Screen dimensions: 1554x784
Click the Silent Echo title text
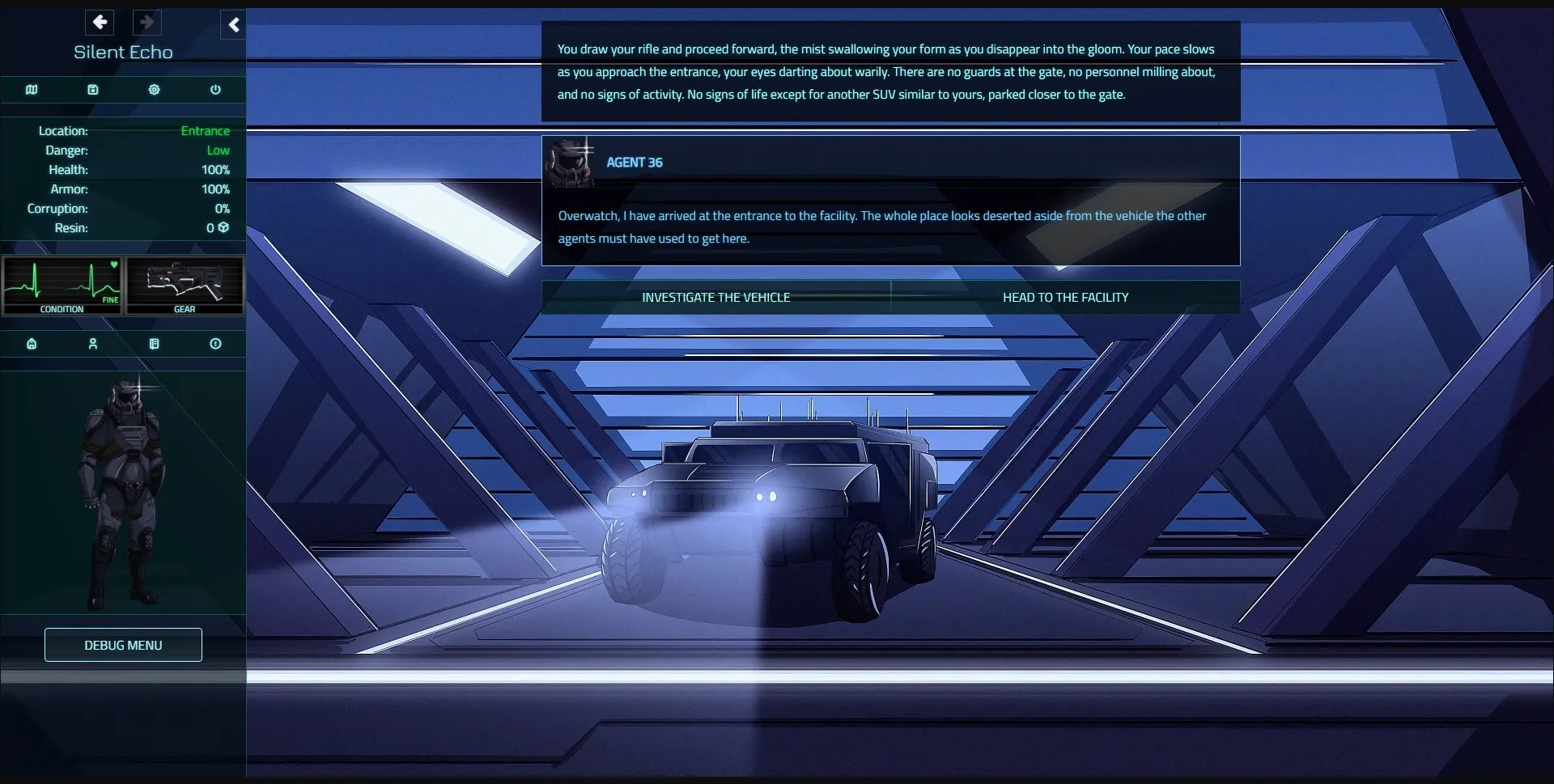(x=122, y=52)
